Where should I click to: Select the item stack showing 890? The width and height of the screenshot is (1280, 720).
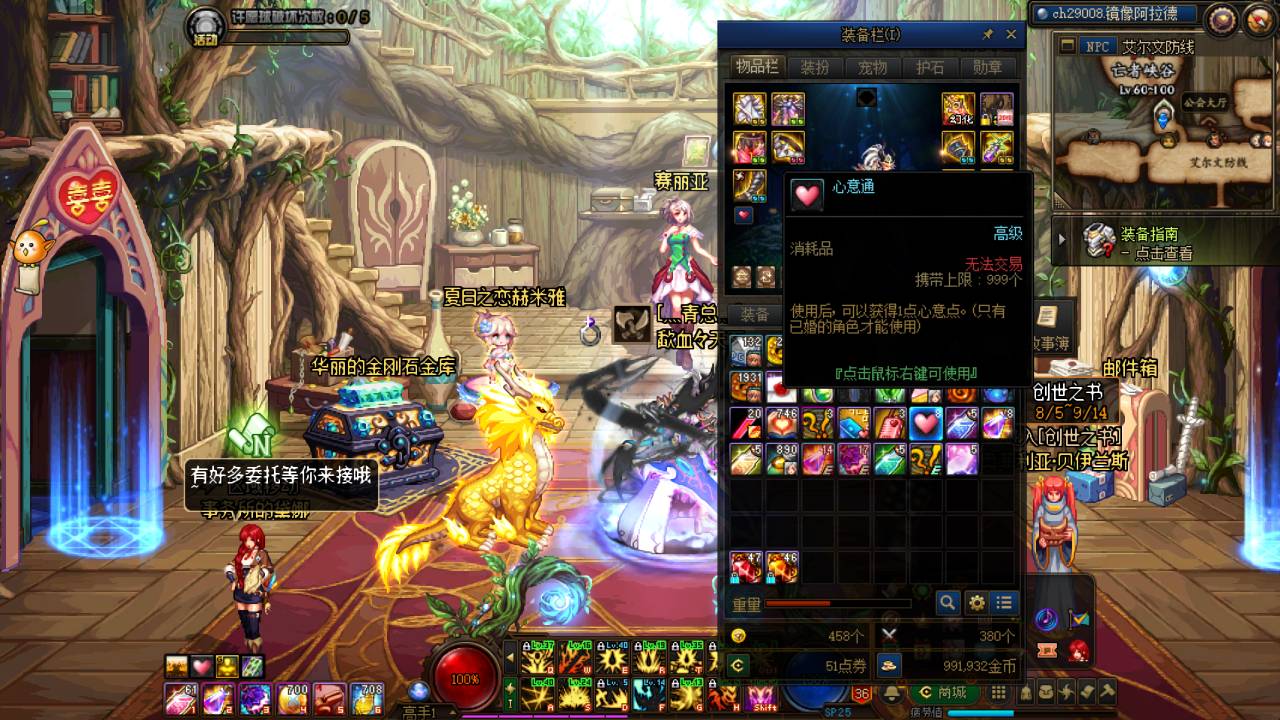click(782, 458)
